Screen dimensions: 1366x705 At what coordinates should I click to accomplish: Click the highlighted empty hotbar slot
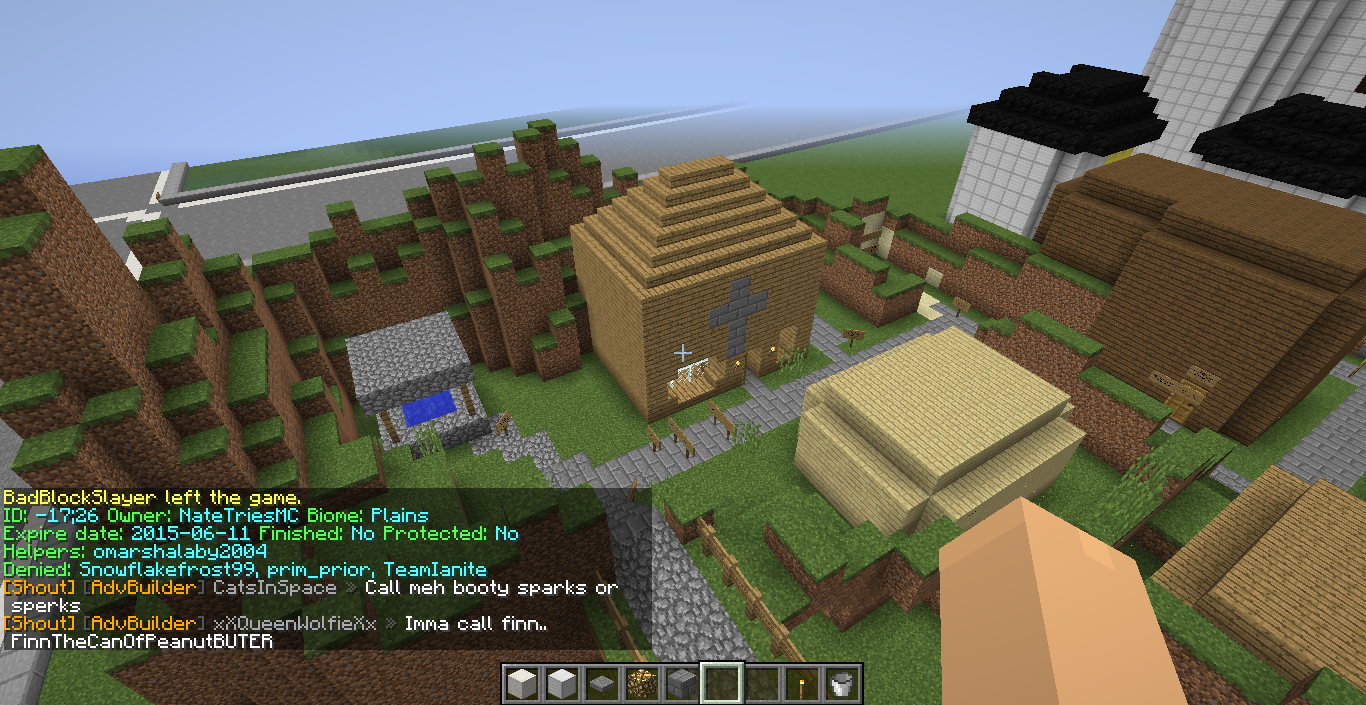click(x=721, y=684)
